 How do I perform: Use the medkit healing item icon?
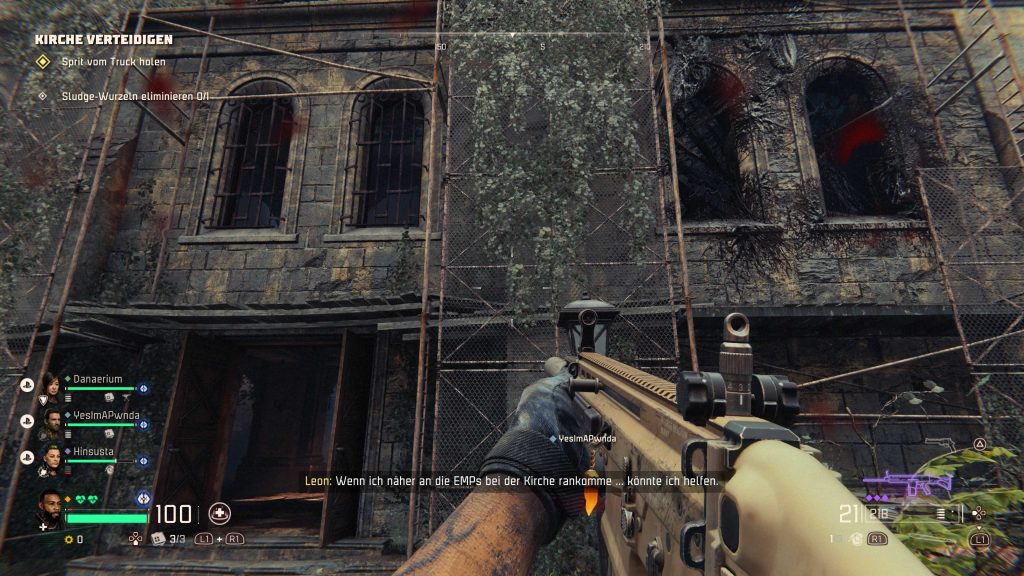(x=219, y=514)
